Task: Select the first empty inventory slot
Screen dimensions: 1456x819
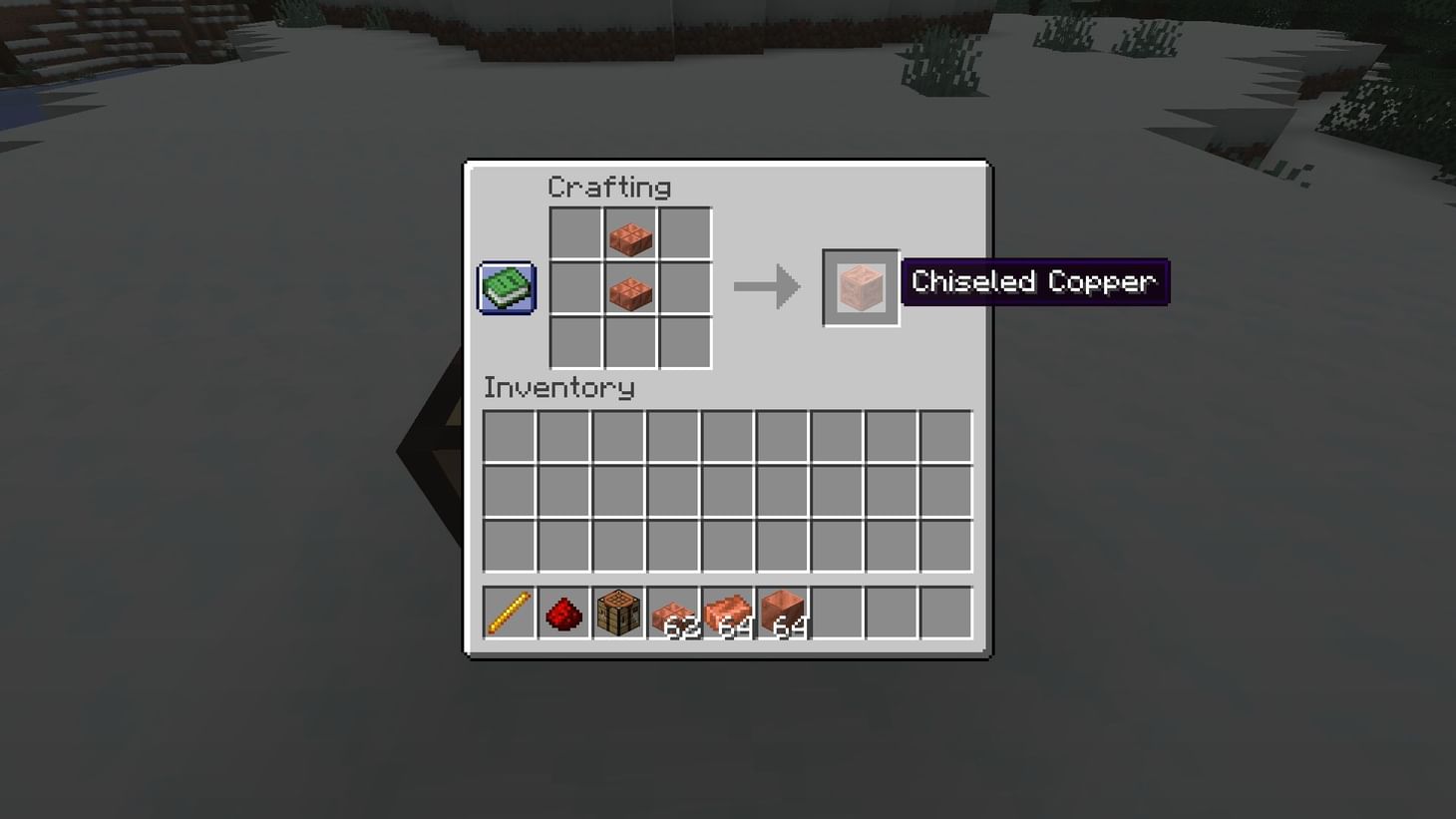Action: point(508,435)
